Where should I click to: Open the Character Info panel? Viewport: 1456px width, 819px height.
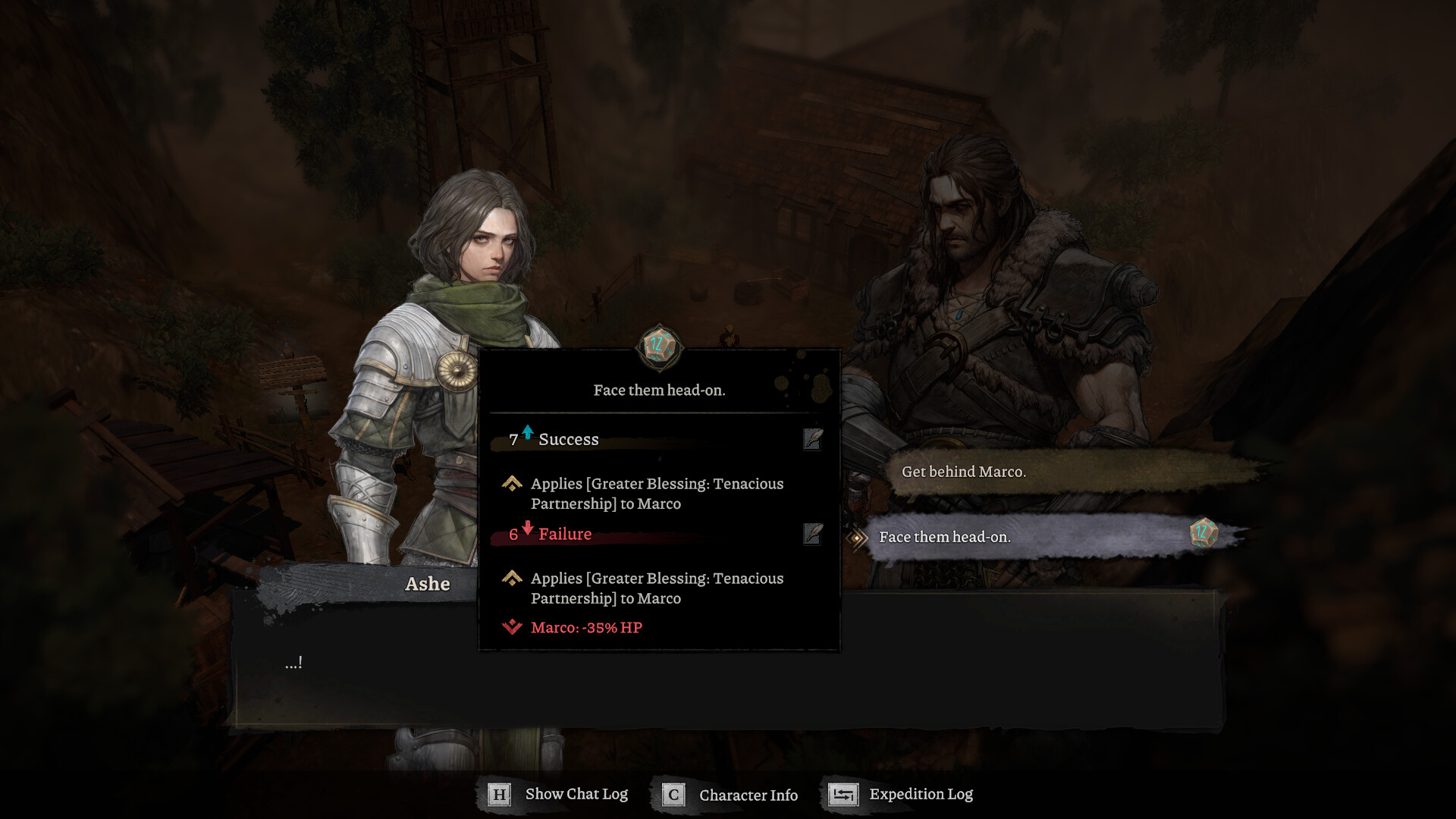tap(730, 795)
